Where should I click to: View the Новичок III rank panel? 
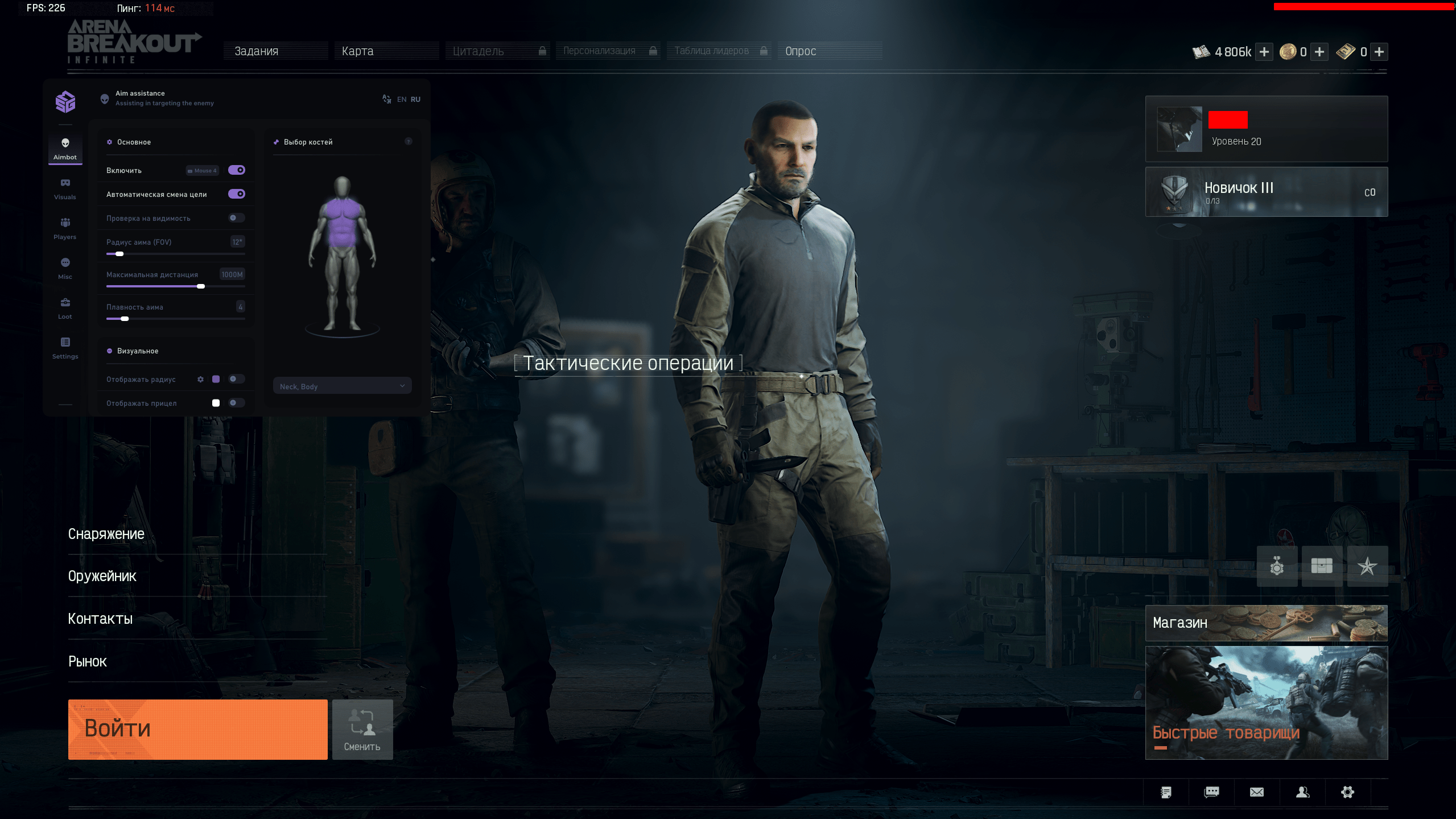click(x=1266, y=192)
